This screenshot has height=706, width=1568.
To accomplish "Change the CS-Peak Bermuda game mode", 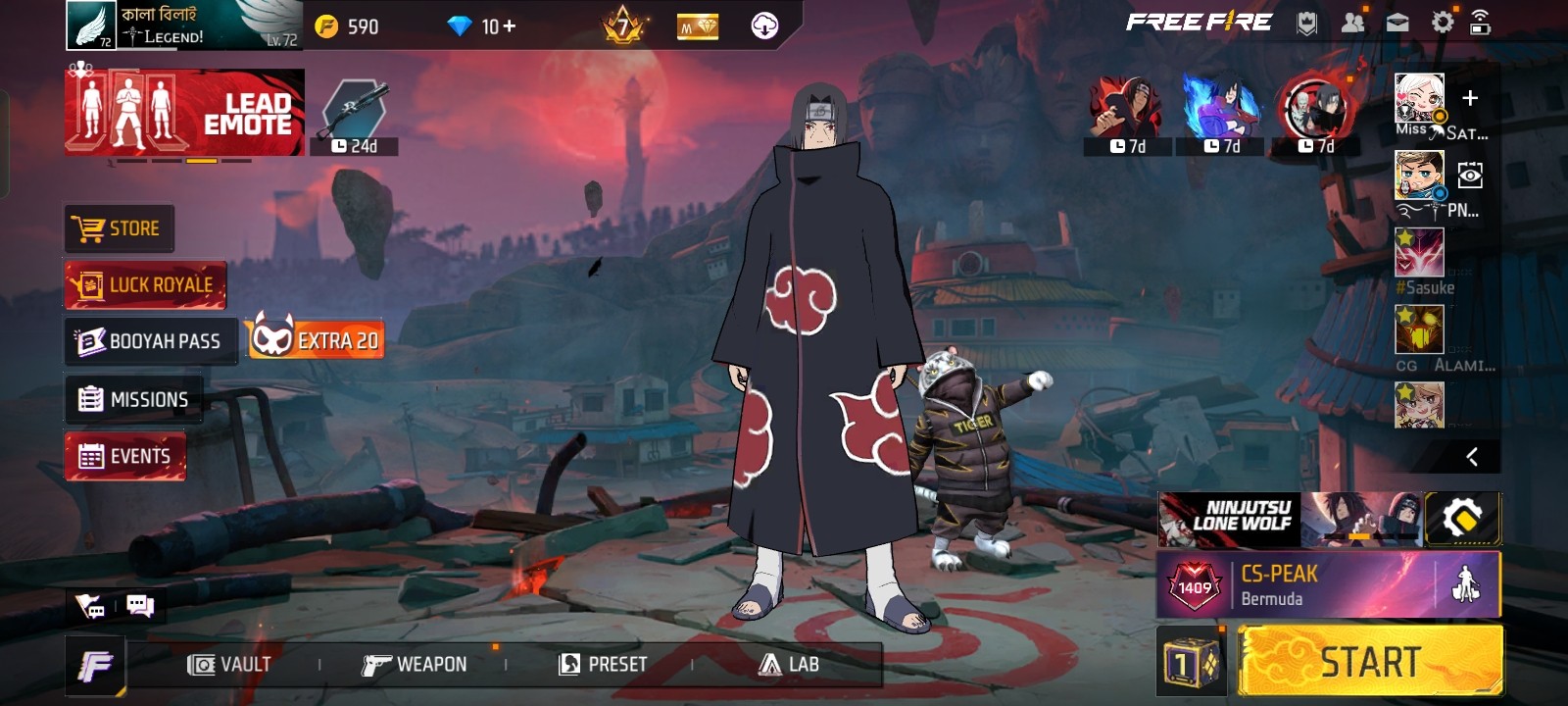I will click(1294, 585).
